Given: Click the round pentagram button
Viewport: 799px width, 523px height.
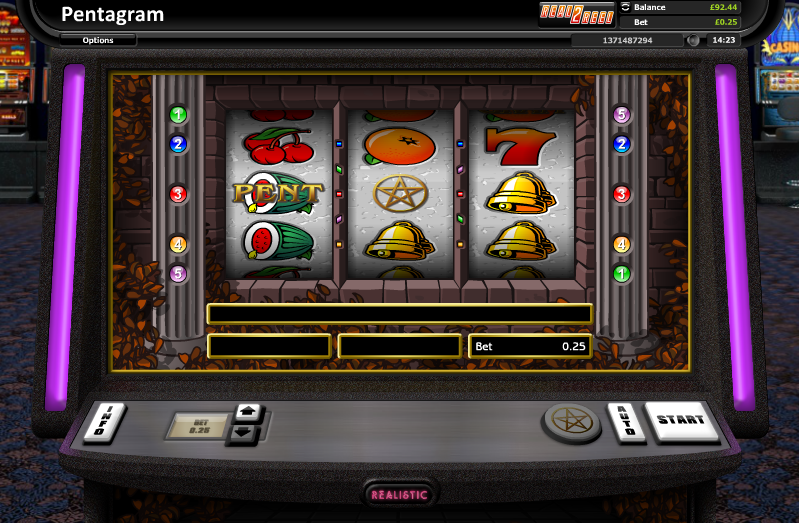Looking at the screenshot, I should [572, 421].
